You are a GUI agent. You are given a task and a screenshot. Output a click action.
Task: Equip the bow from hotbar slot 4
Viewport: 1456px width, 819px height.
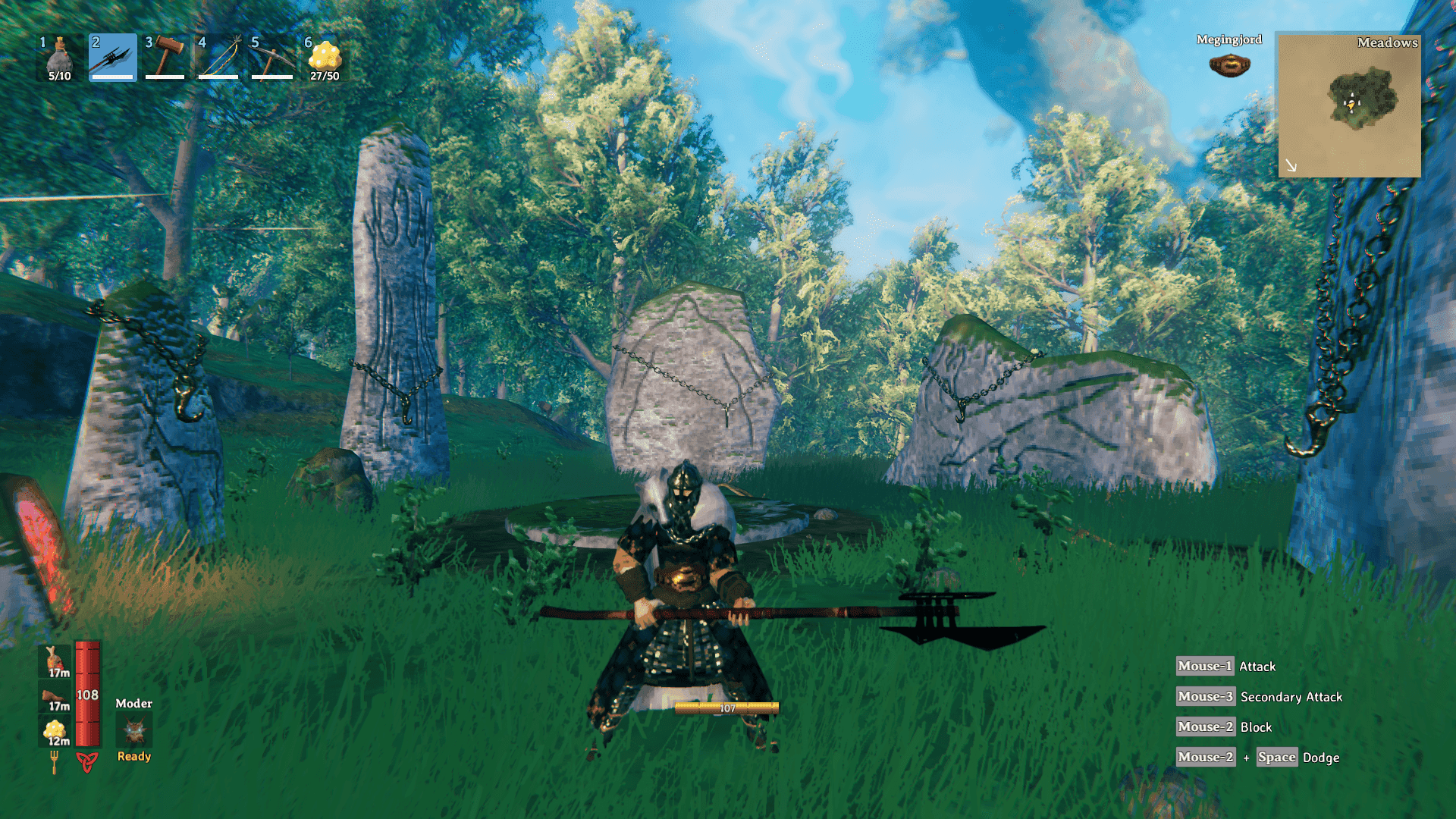218,58
